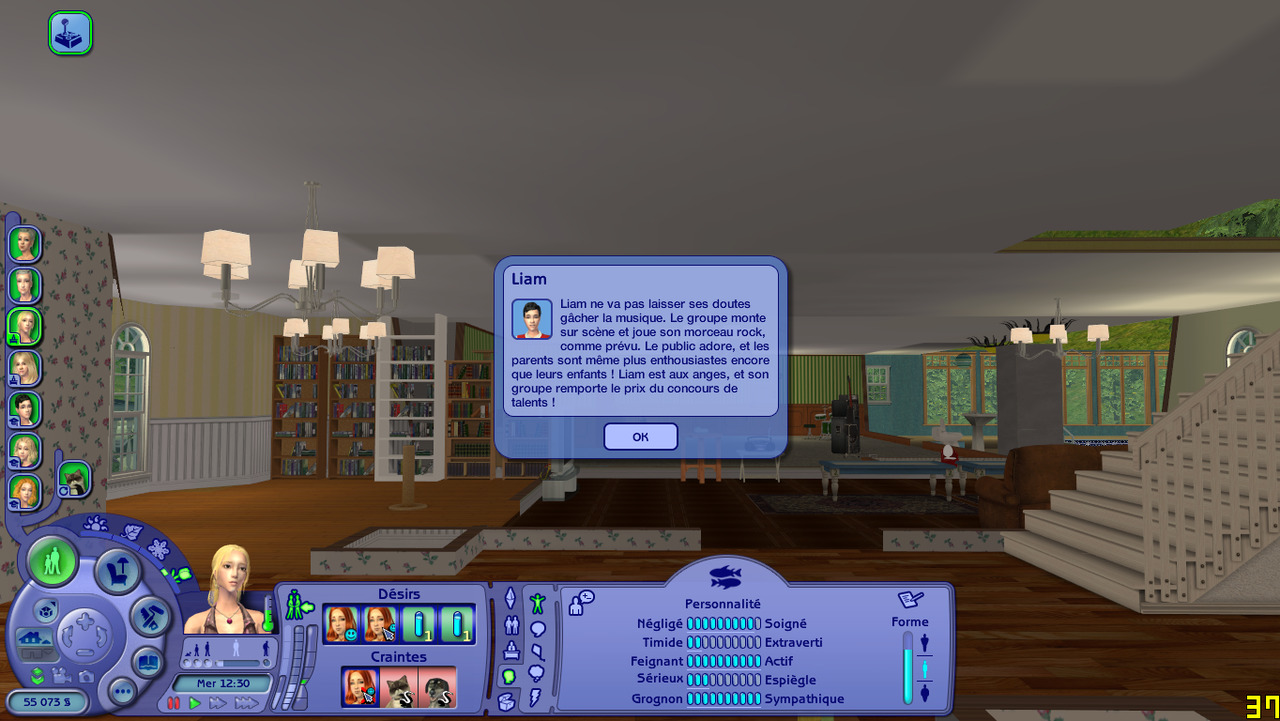
Task: Set game speed to normal play
Action: click(195, 704)
